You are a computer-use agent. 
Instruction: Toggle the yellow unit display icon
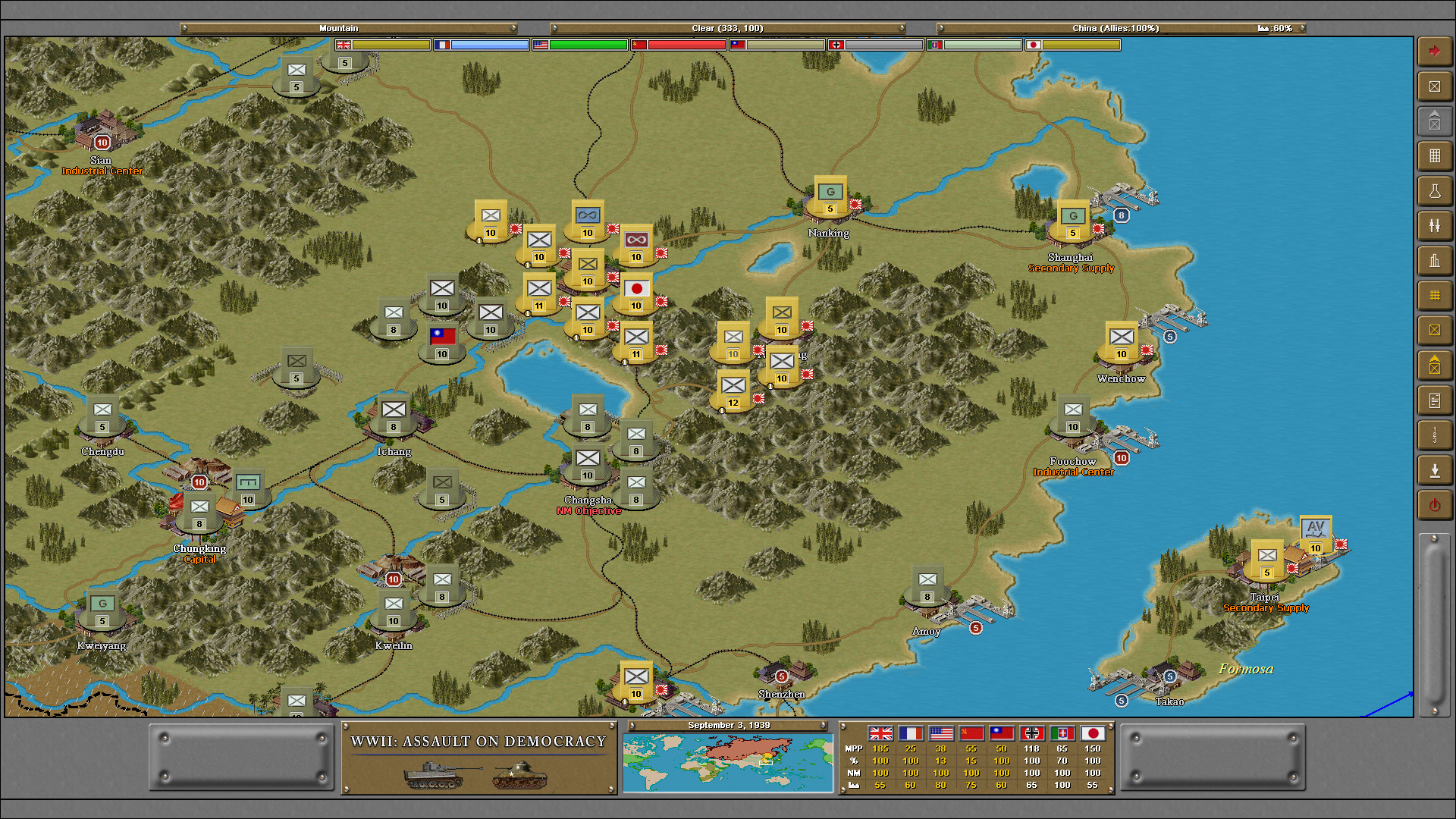point(1435,330)
